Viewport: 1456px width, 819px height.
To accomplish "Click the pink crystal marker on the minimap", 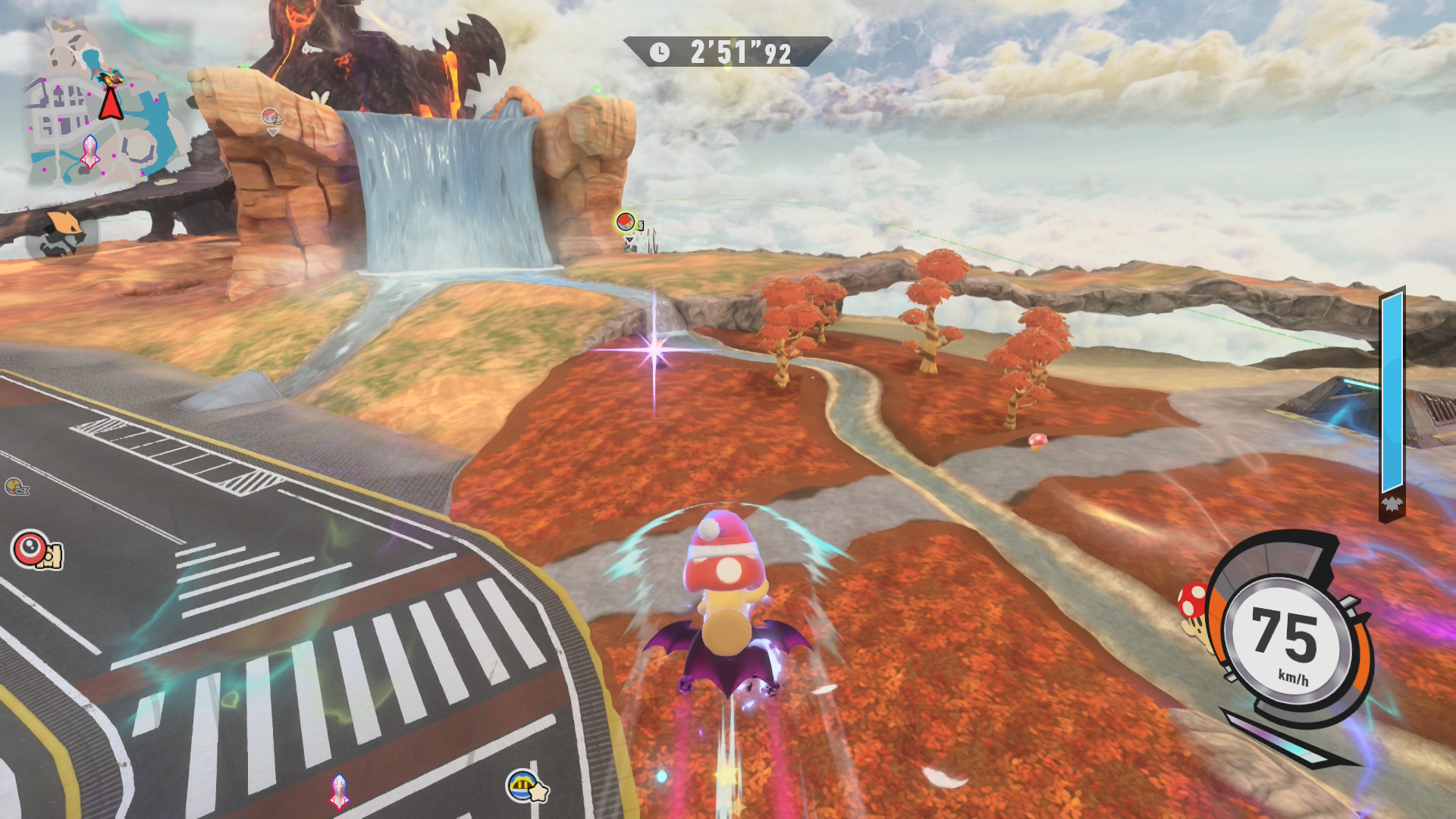I will click(x=90, y=151).
